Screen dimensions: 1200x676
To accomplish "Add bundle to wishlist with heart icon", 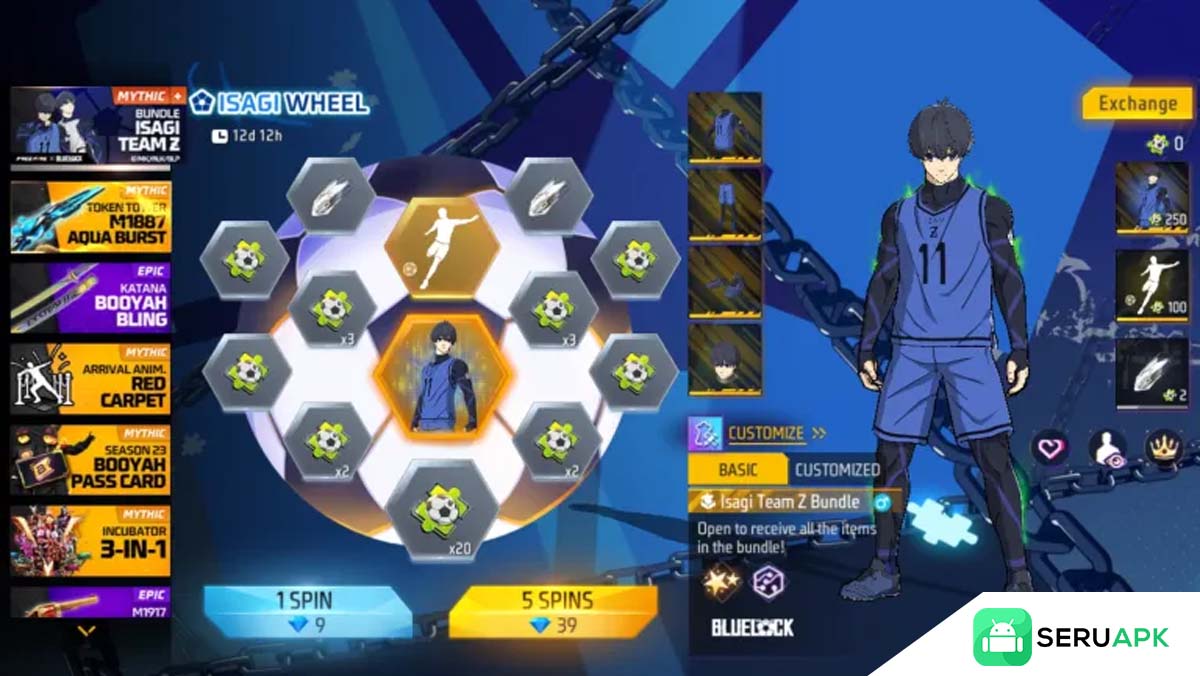I will 1050,449.
